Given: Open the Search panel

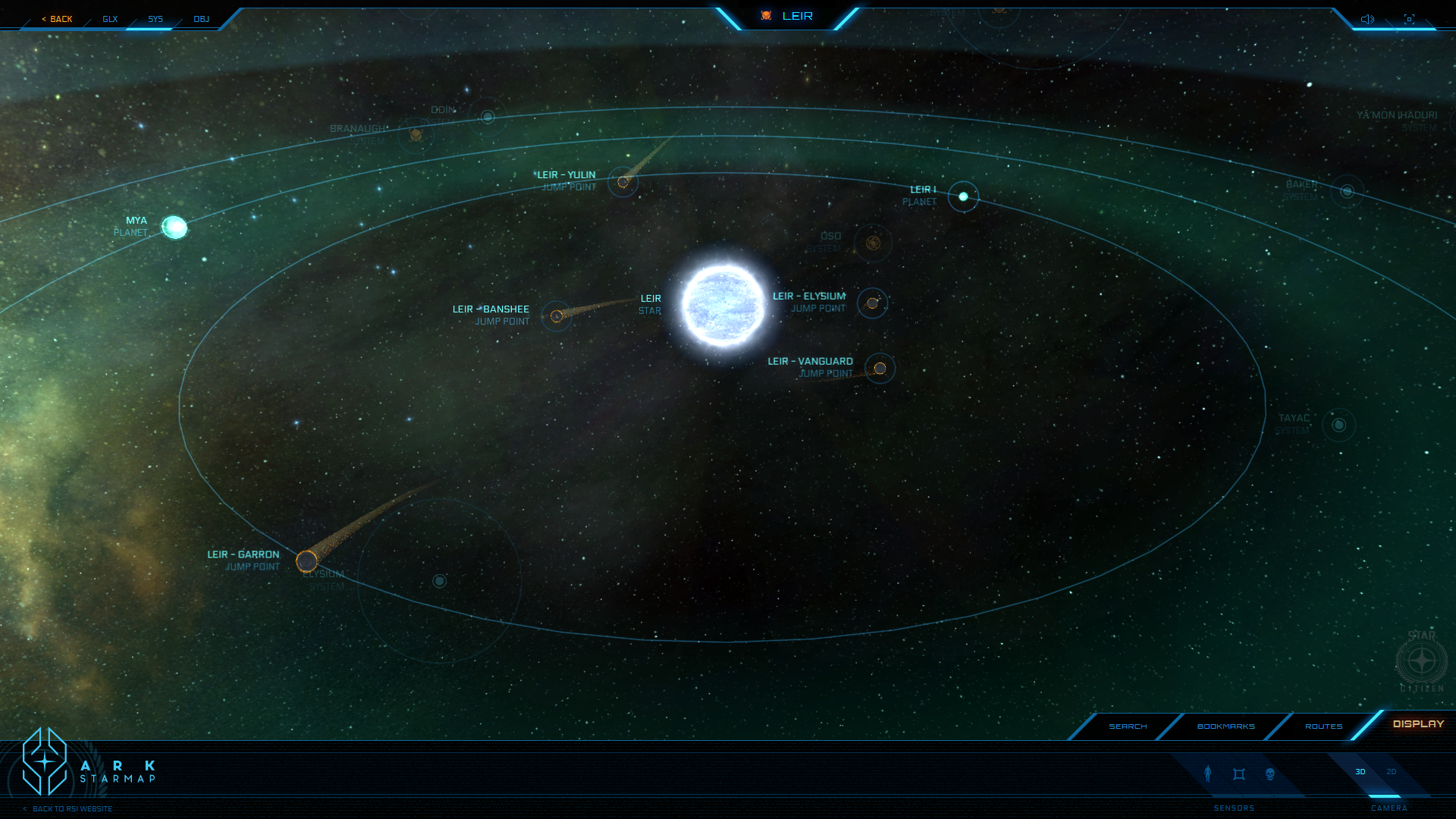Looking at the screenshot, I should point(1128,726).
